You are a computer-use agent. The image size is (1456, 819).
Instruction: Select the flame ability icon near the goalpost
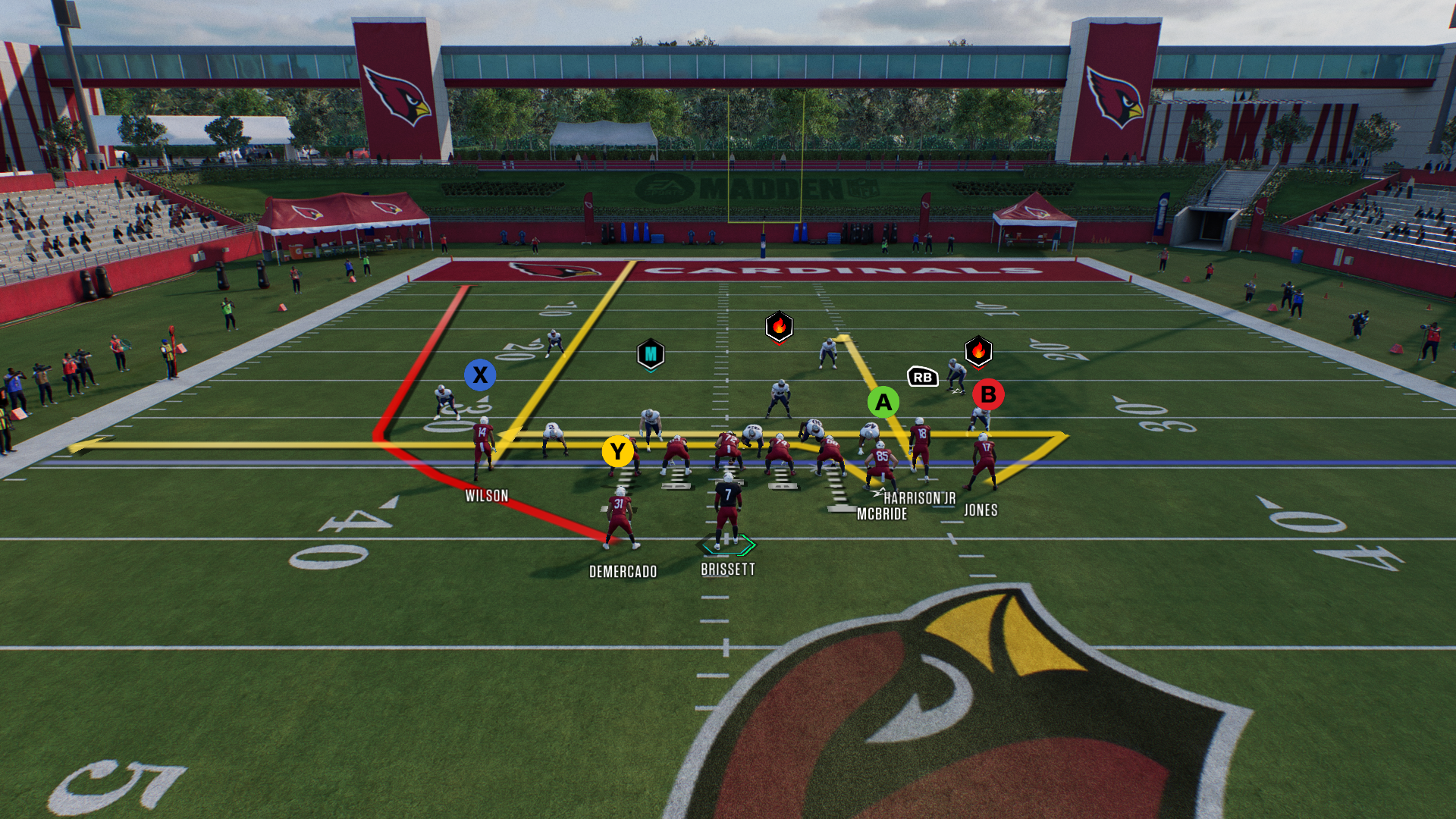[779, 327]
